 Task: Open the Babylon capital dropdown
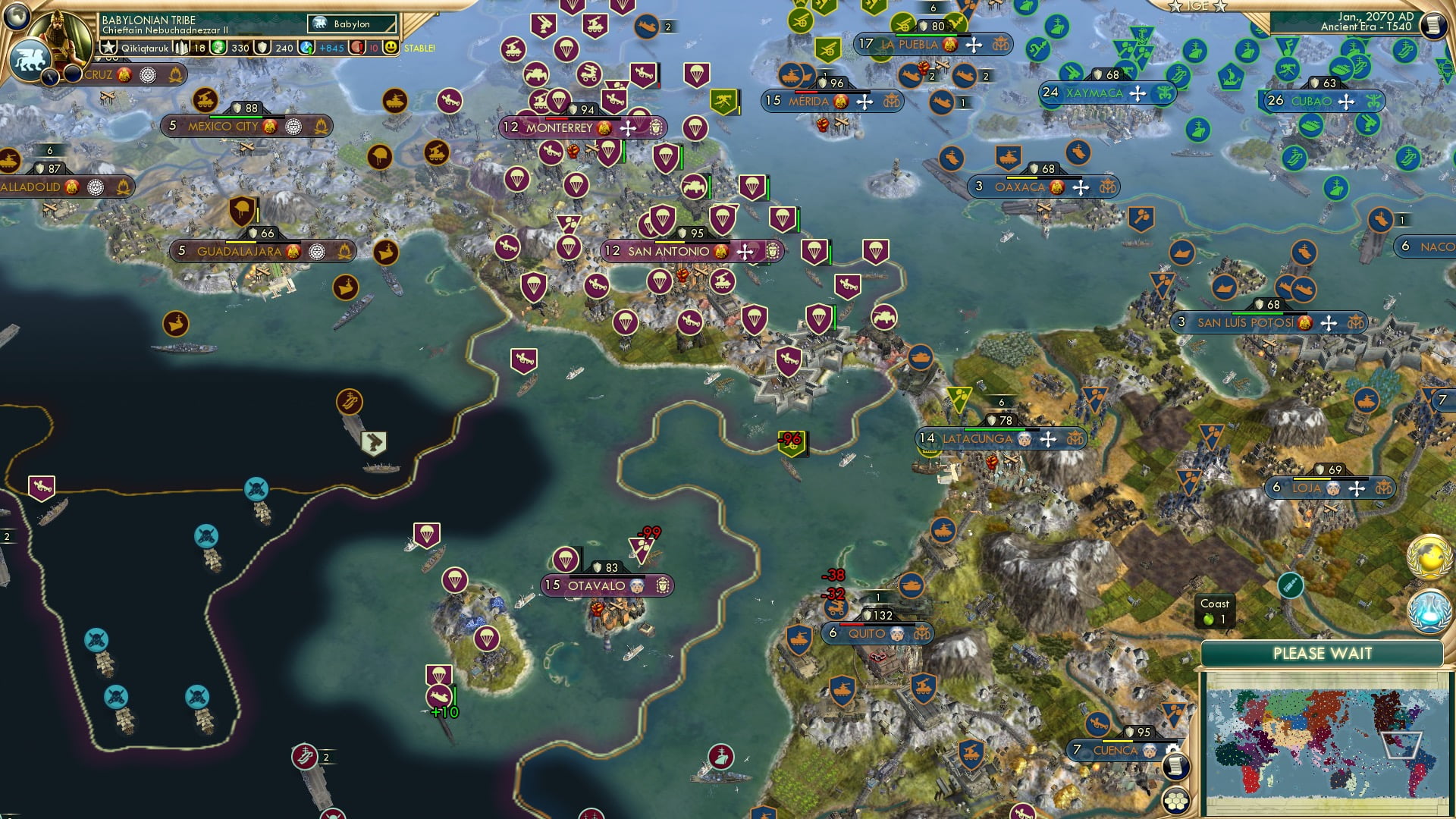[353, 24]
